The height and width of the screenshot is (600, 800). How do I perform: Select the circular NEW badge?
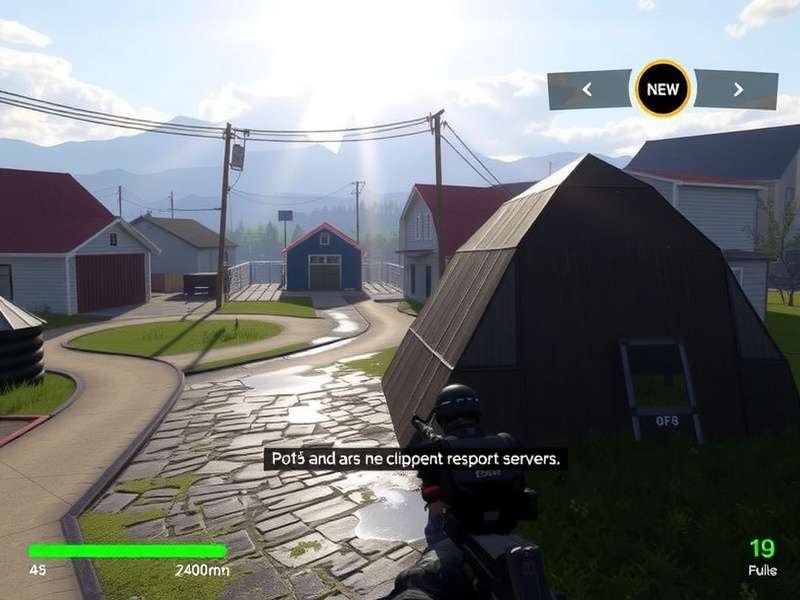(662, 89)
